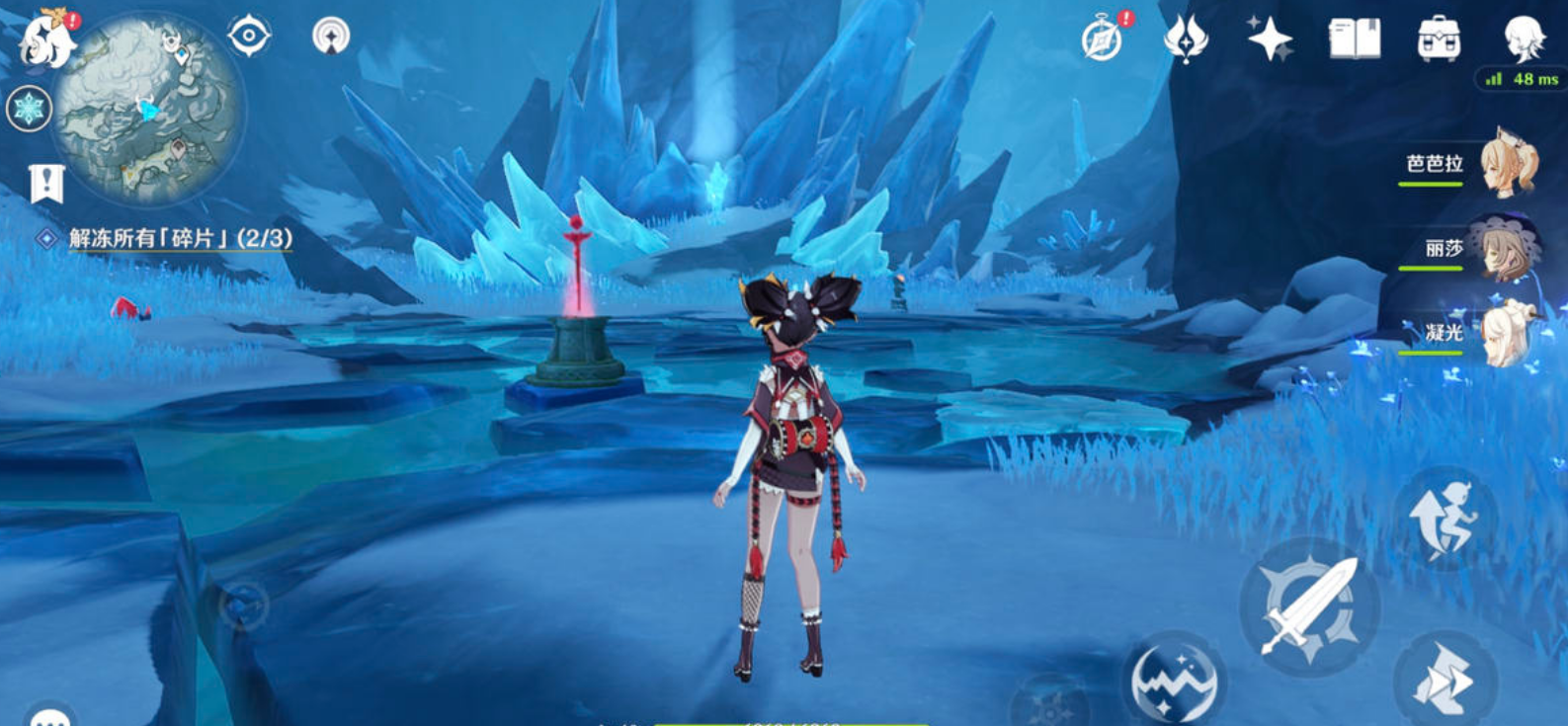Open the adventurer handbook book icon
This screenshot has height=726, width=1568.
(x=1354, y=40)
